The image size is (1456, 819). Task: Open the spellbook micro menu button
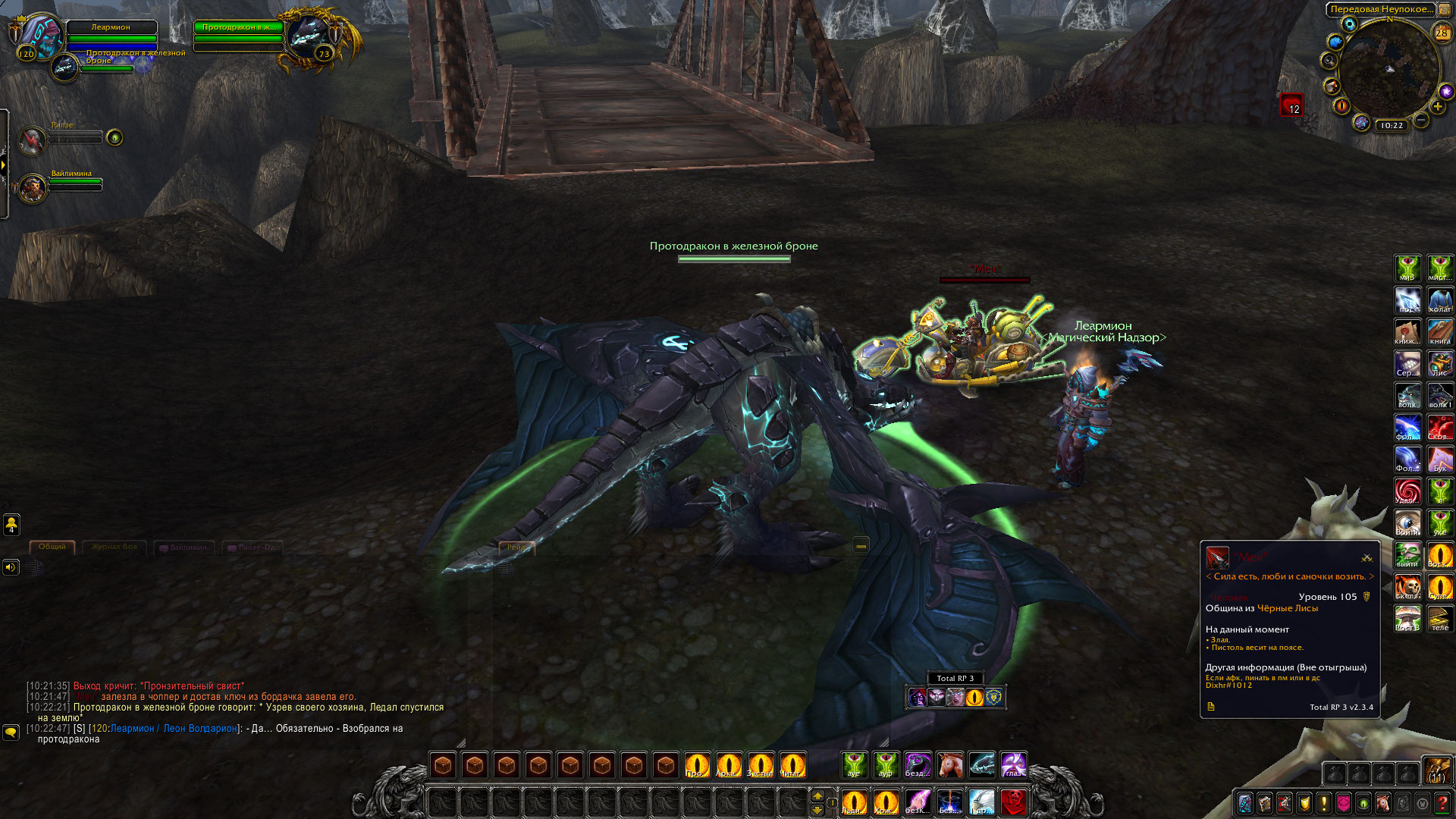(1265, 803)
